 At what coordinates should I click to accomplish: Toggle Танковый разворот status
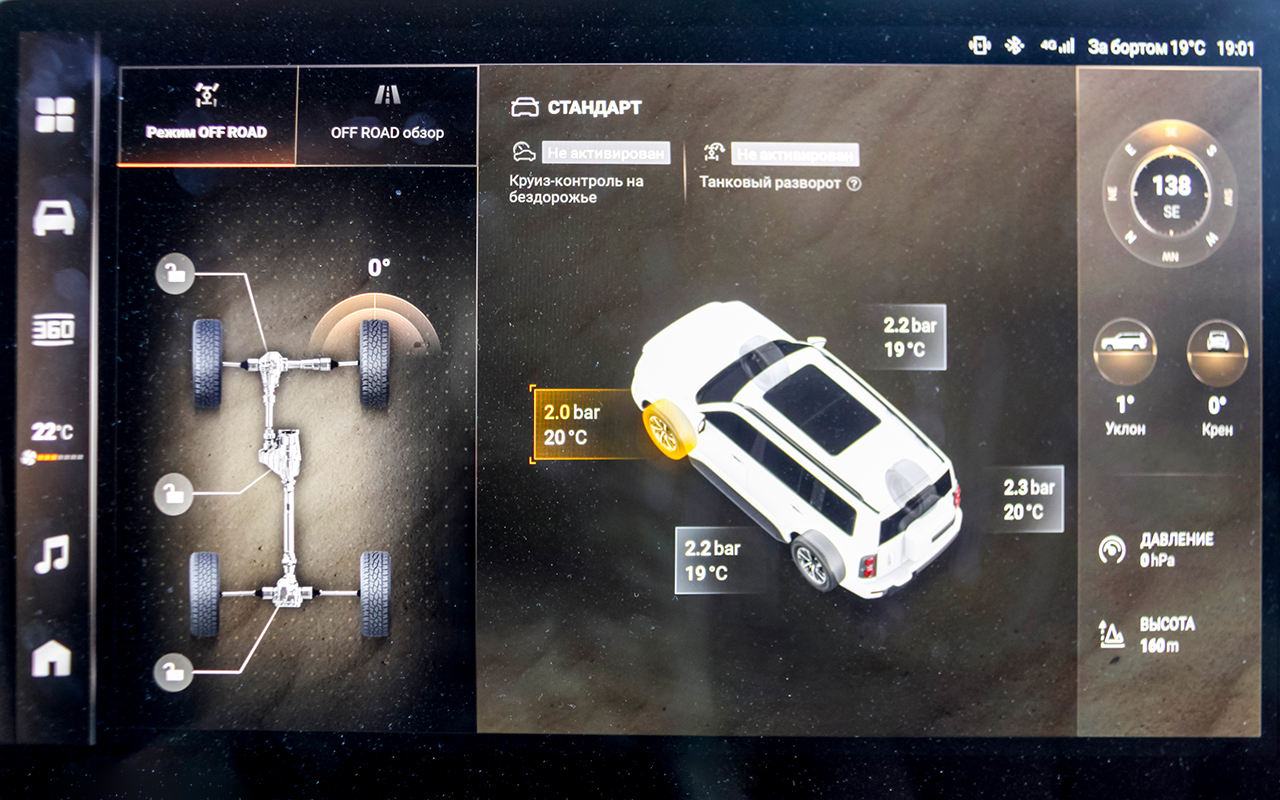click(x=795, y=155)
